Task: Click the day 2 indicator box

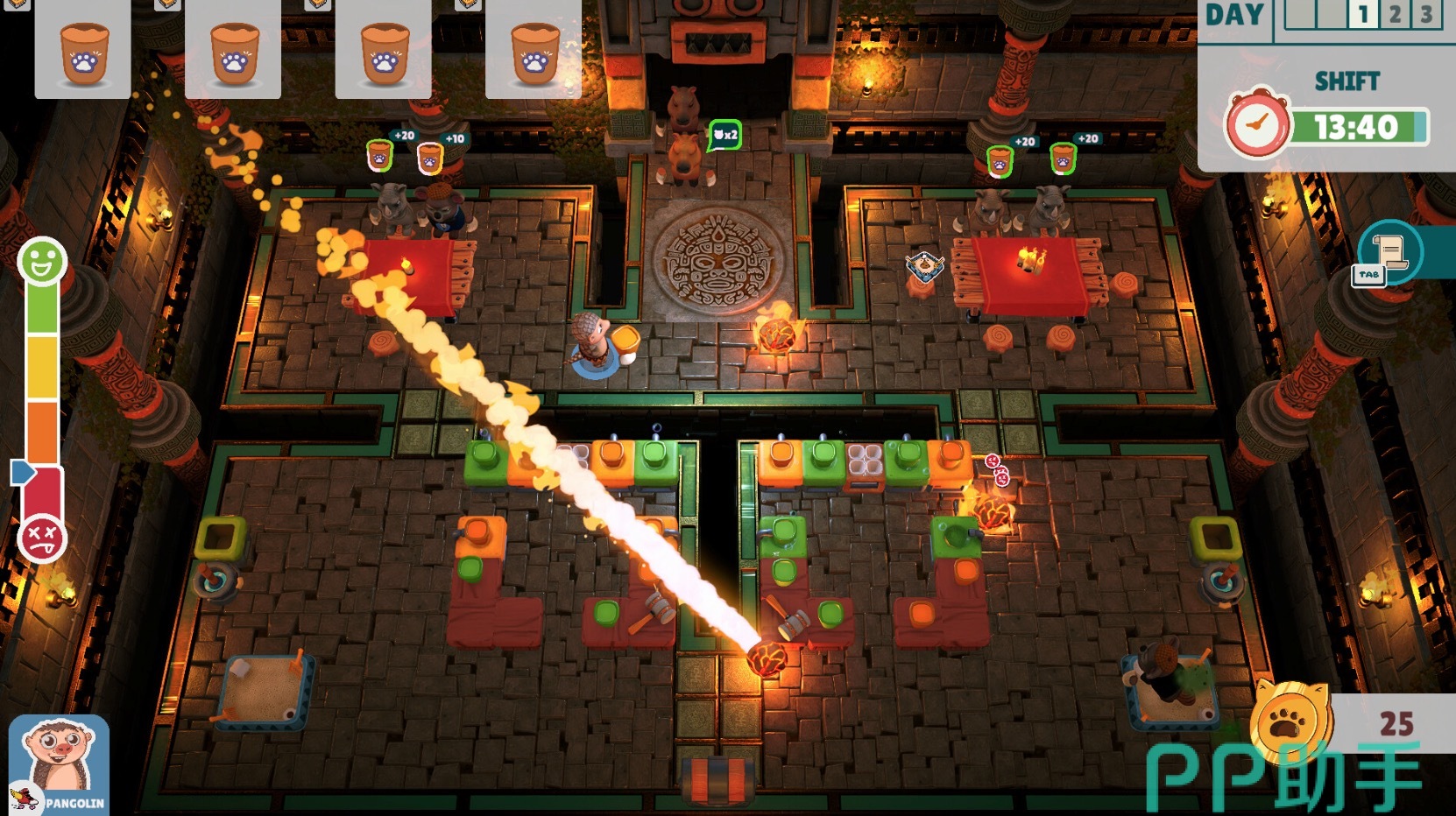Action: pos(1395,15)
